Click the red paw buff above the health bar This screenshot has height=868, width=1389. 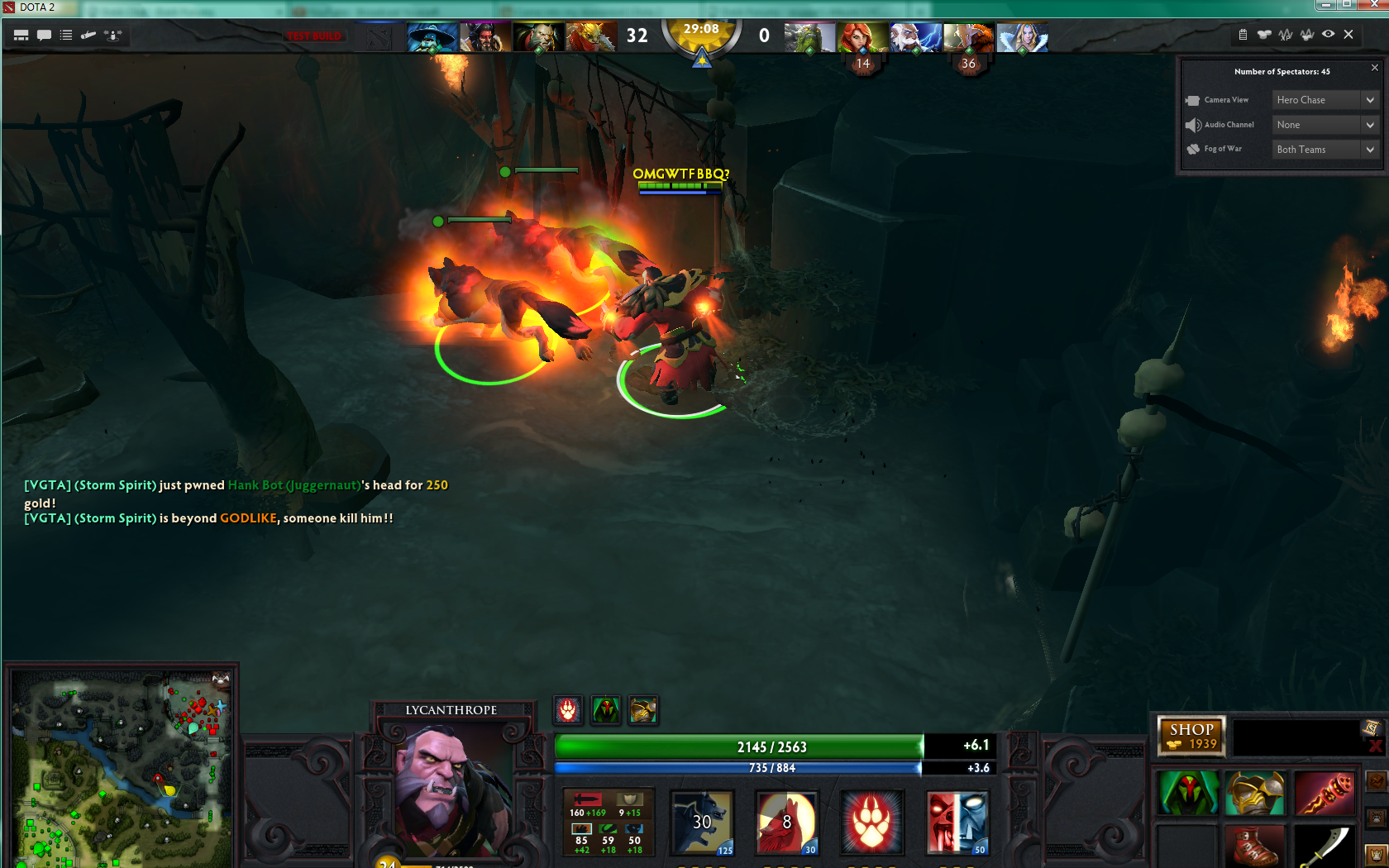click(567, 710)
